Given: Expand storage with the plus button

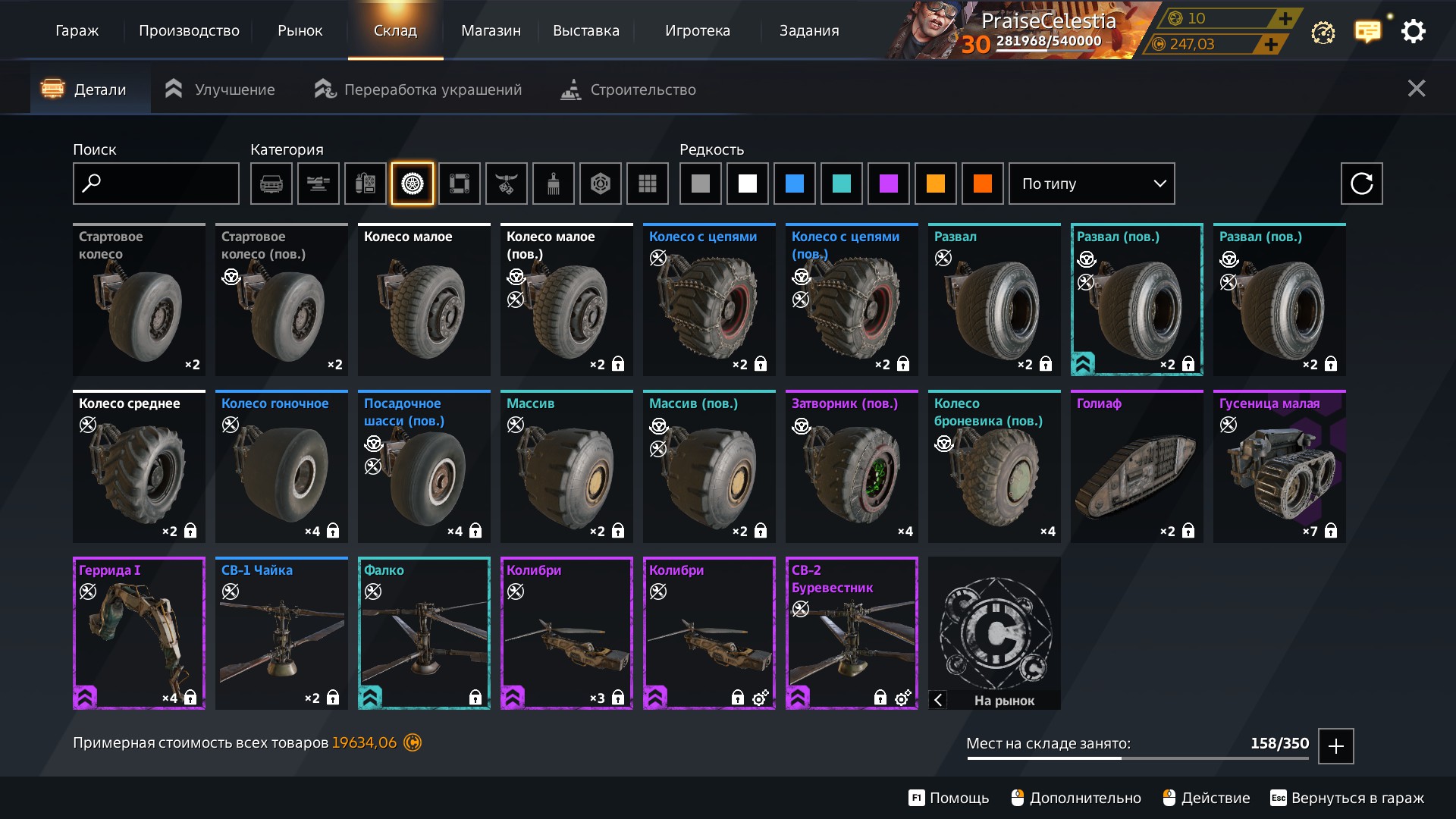Looking at the screenshot, I should (x=1335, y=746).
